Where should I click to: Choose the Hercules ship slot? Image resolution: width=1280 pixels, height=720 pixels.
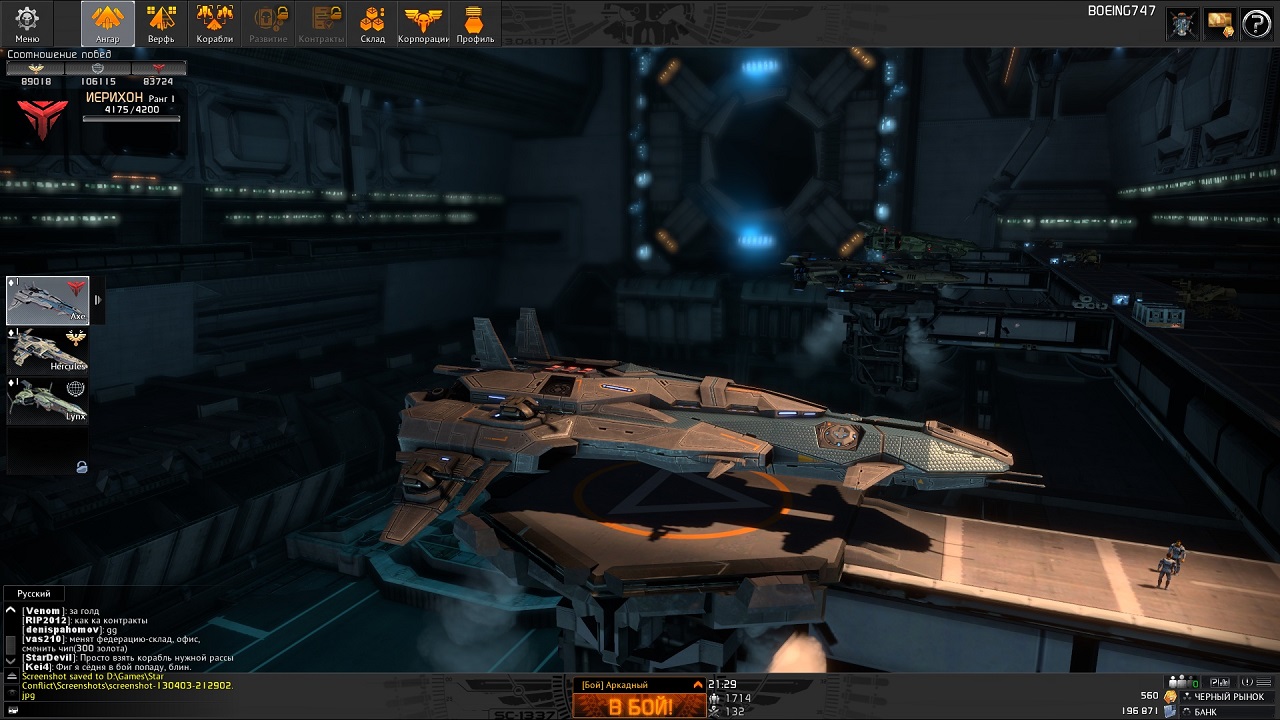point(48,350)
